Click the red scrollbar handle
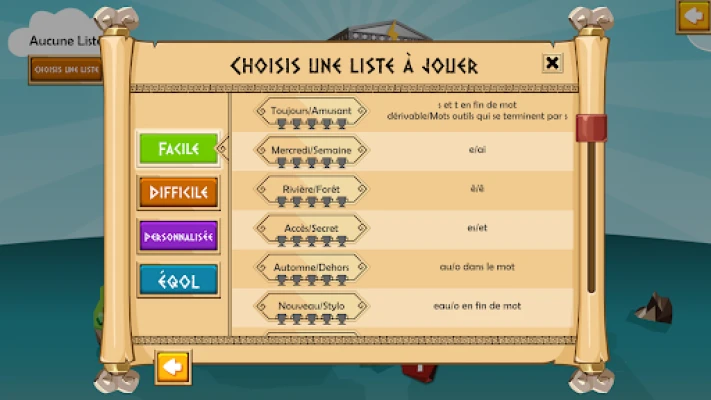Screen dimensions: 711x400 [591, 129]
